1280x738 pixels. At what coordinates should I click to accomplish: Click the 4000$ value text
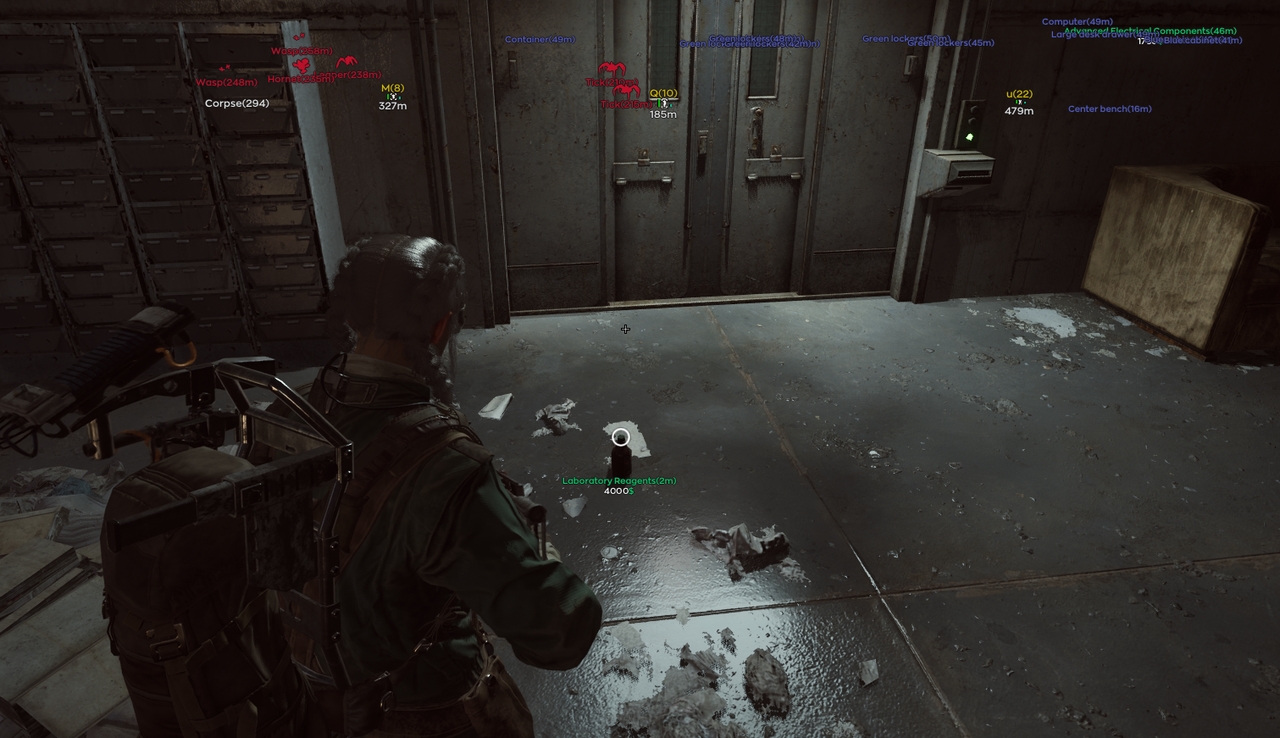click(x=617, y=491)
